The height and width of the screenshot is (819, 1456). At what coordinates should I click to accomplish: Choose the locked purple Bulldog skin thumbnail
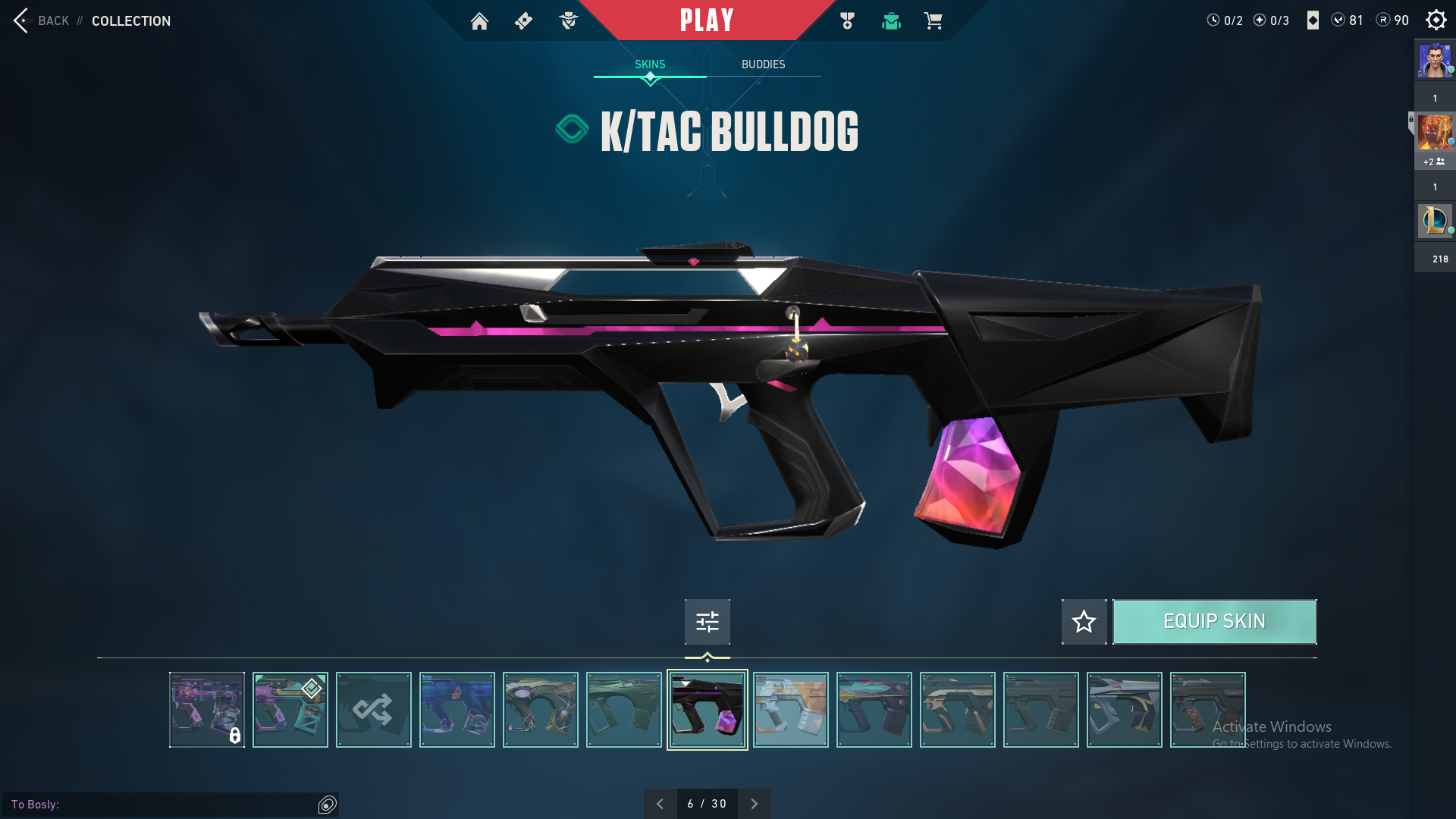pyautogui.click(x=206, y=710)
